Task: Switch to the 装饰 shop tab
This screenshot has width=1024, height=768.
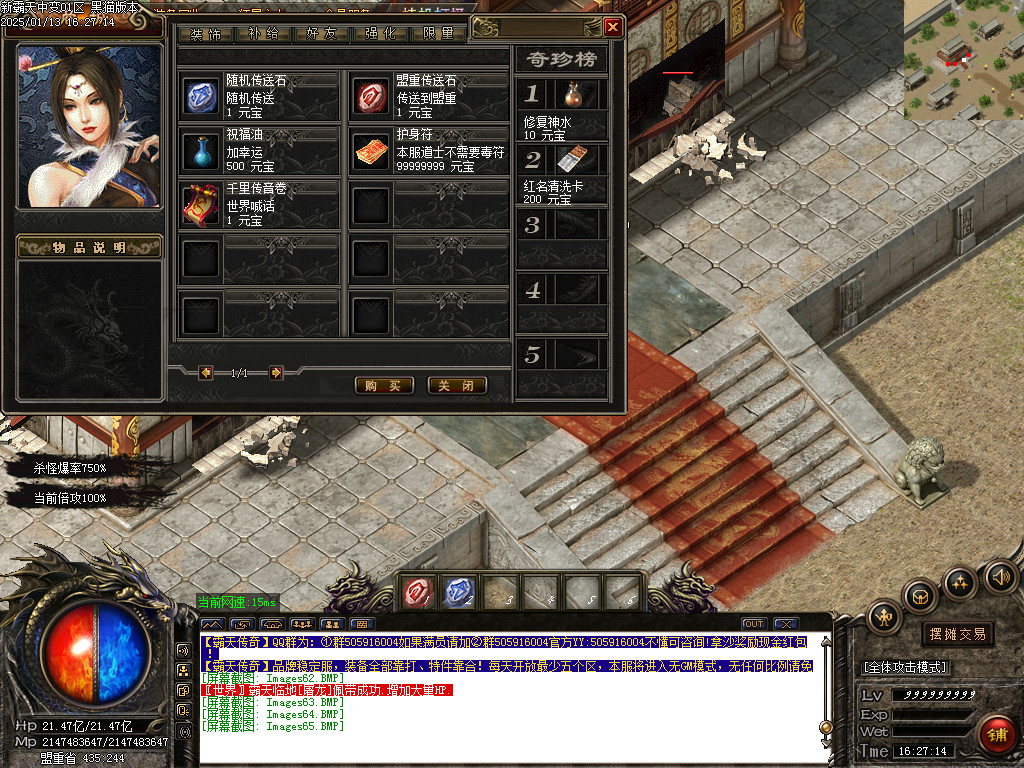Action: 206,34
